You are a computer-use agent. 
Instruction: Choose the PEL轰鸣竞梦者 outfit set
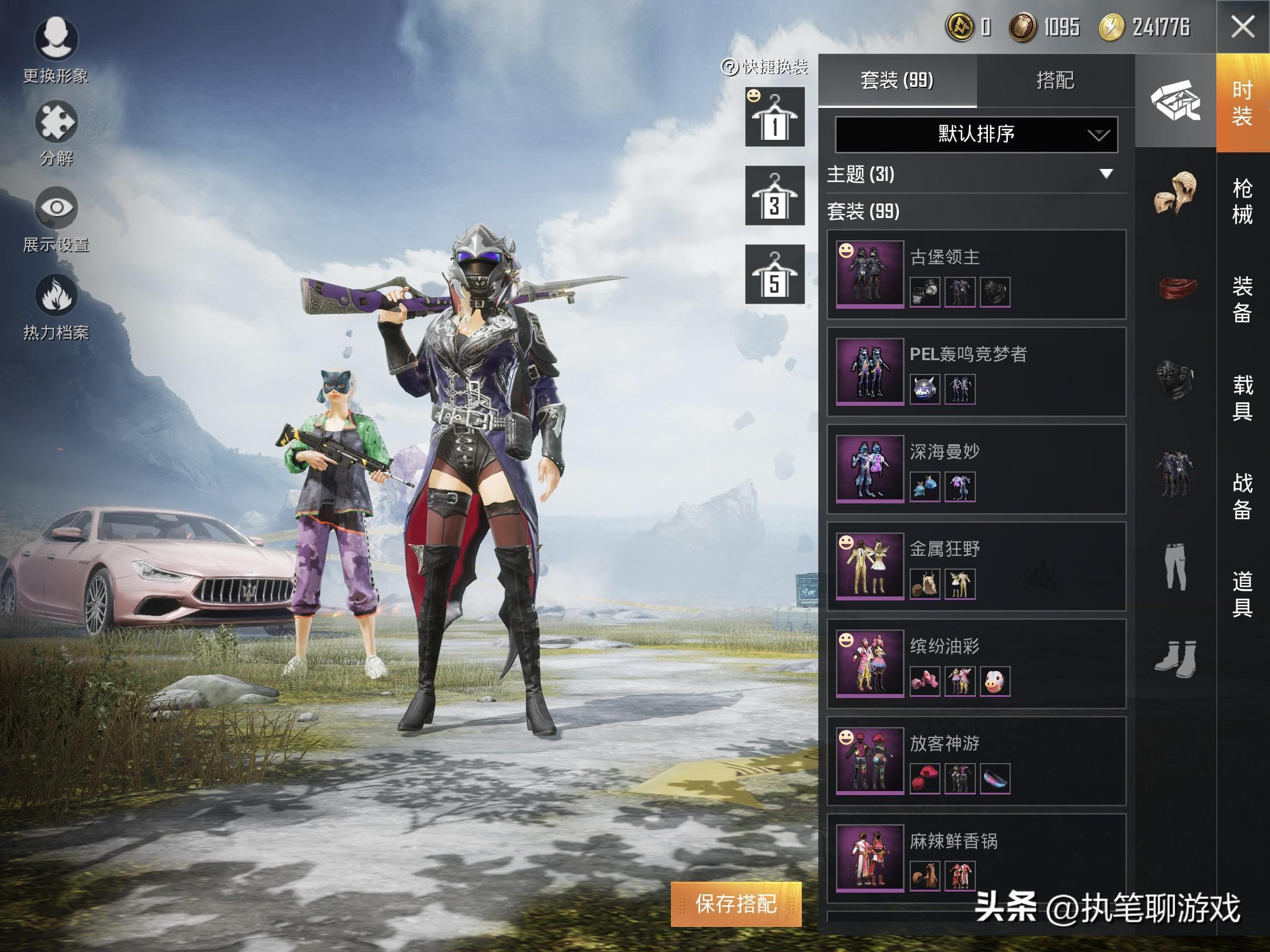coord(976,372)
